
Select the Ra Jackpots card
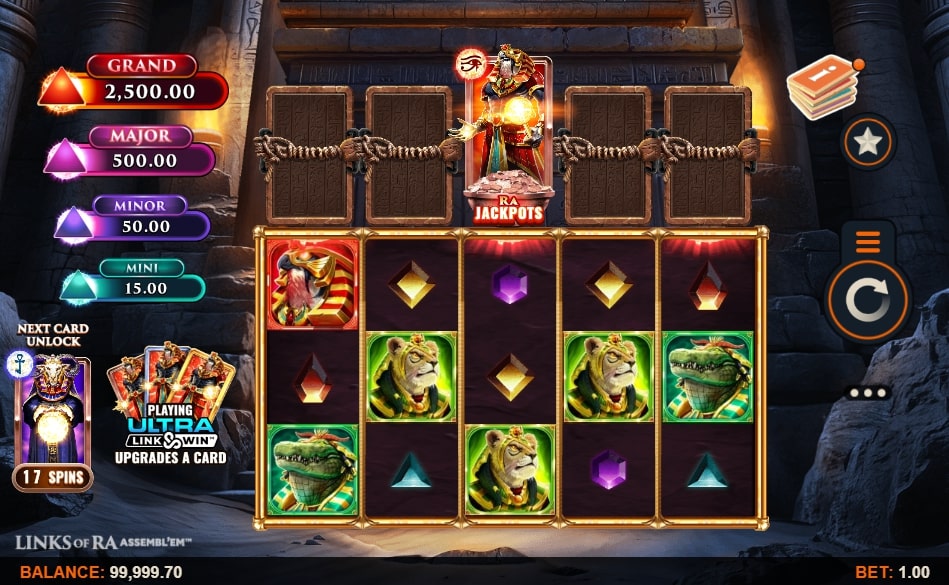click(508, 138)
